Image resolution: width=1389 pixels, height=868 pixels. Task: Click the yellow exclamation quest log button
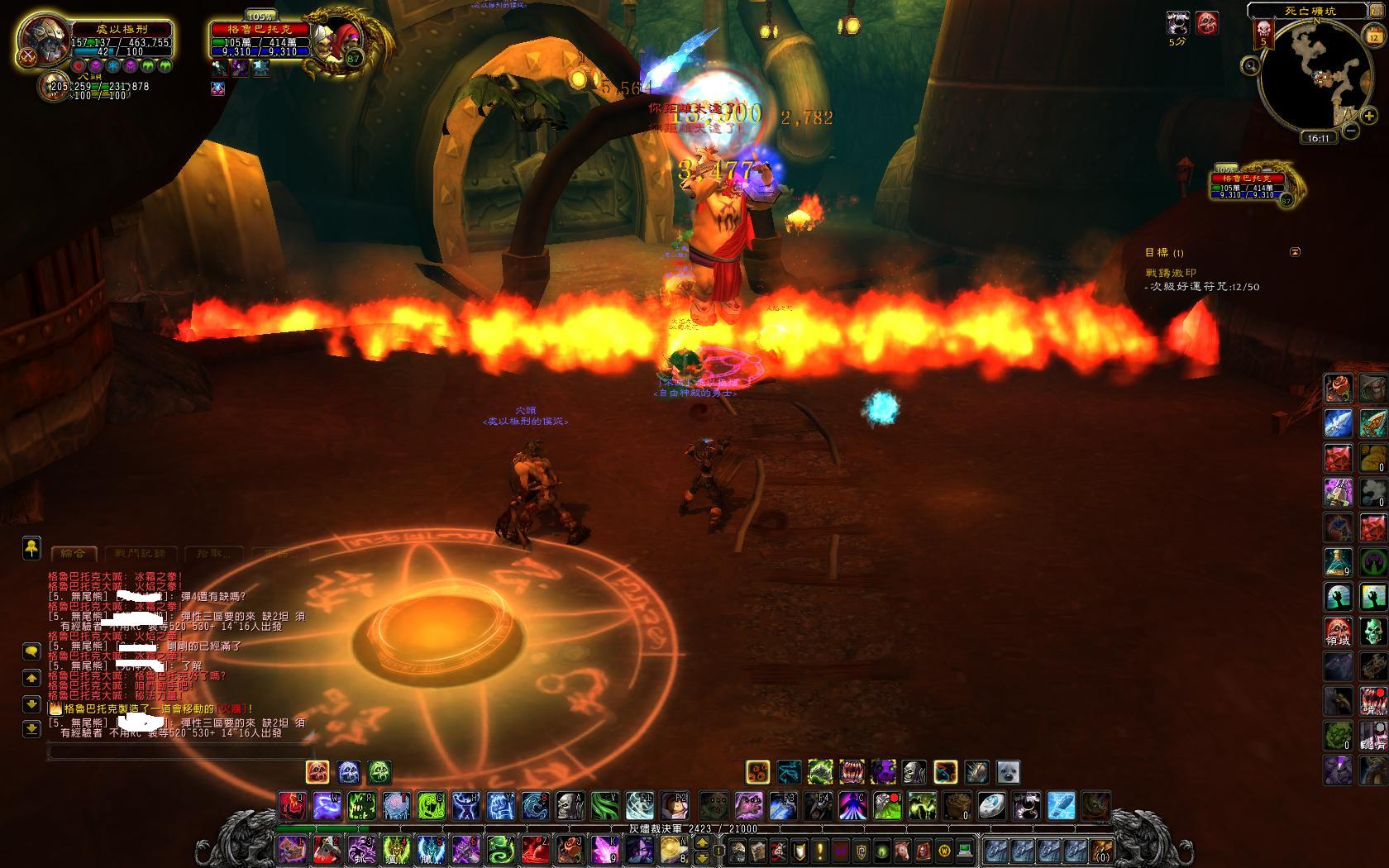click(x=820, y=850)
